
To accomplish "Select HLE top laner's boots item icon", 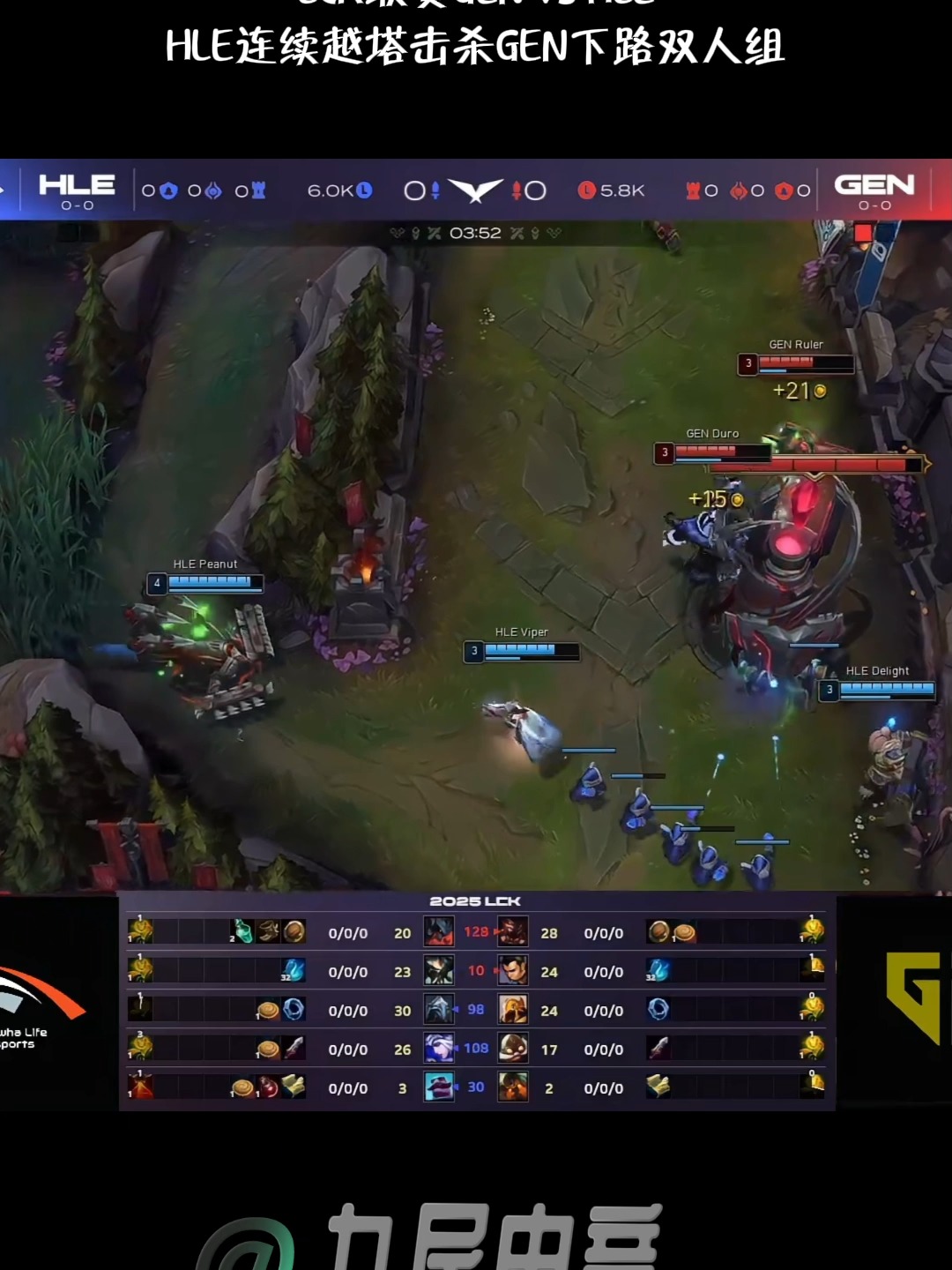I will point(268,931).
